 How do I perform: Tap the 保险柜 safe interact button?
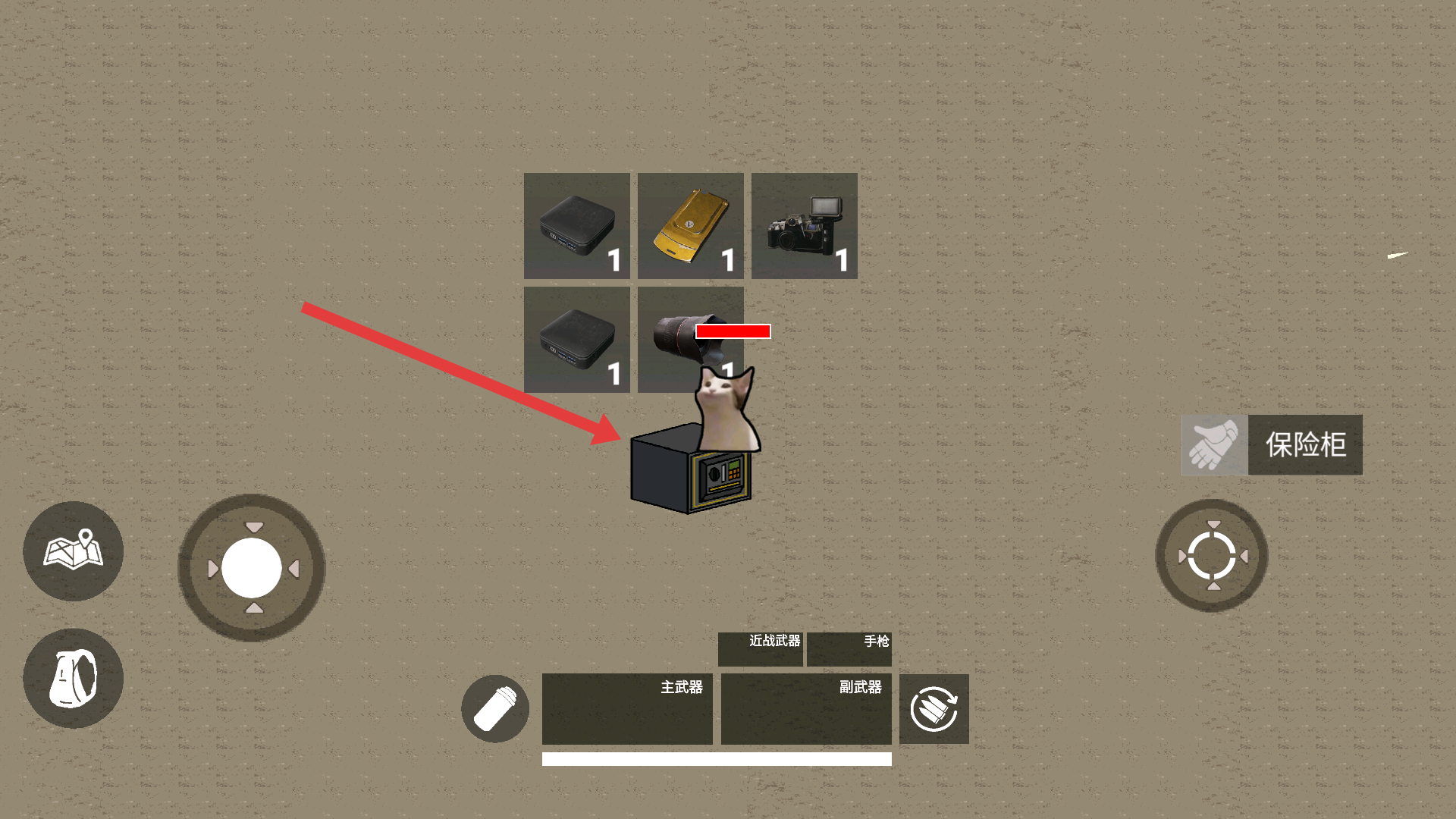[x=1272, y=445]
